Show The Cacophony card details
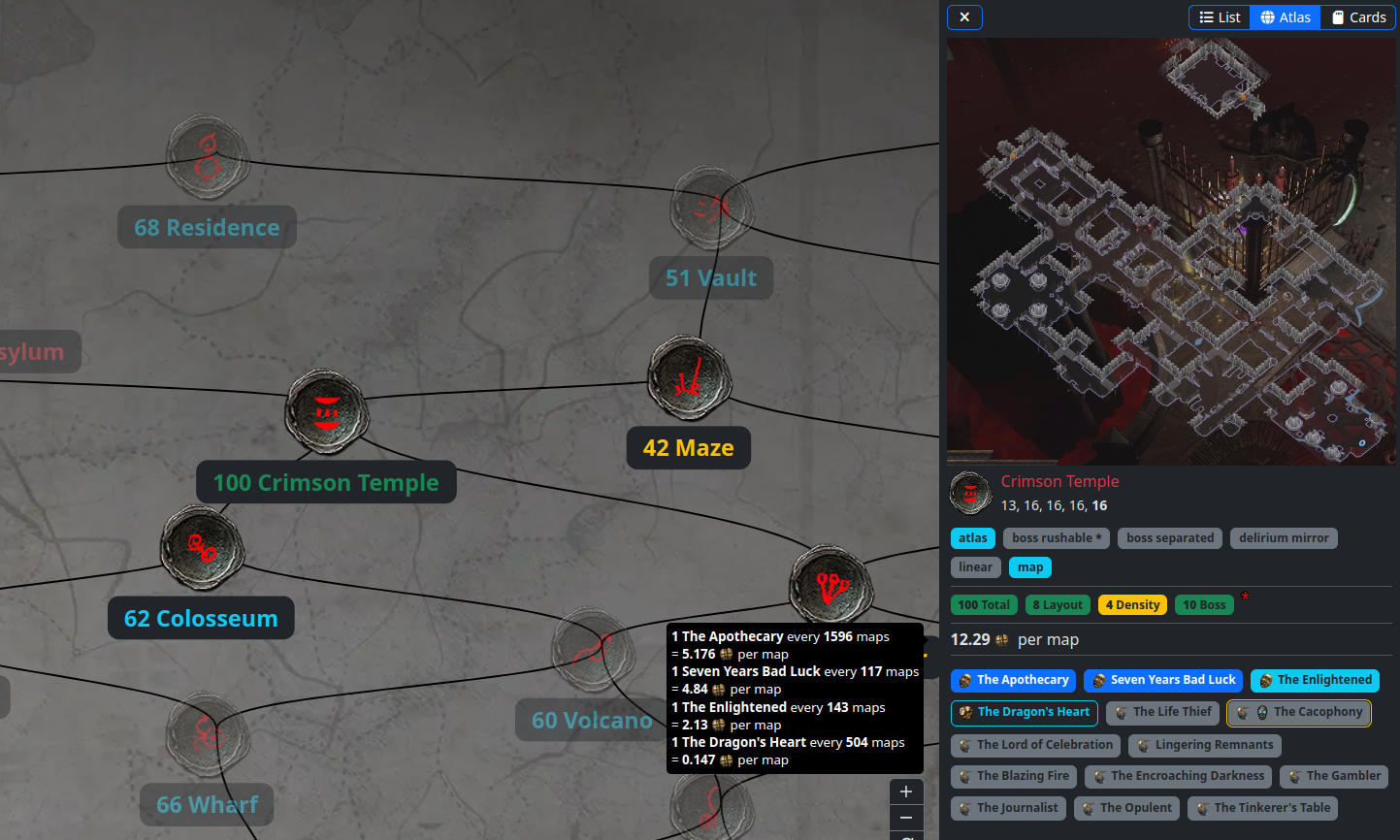The height and width of the screenshot is (840, 1400). (1298, 713)
